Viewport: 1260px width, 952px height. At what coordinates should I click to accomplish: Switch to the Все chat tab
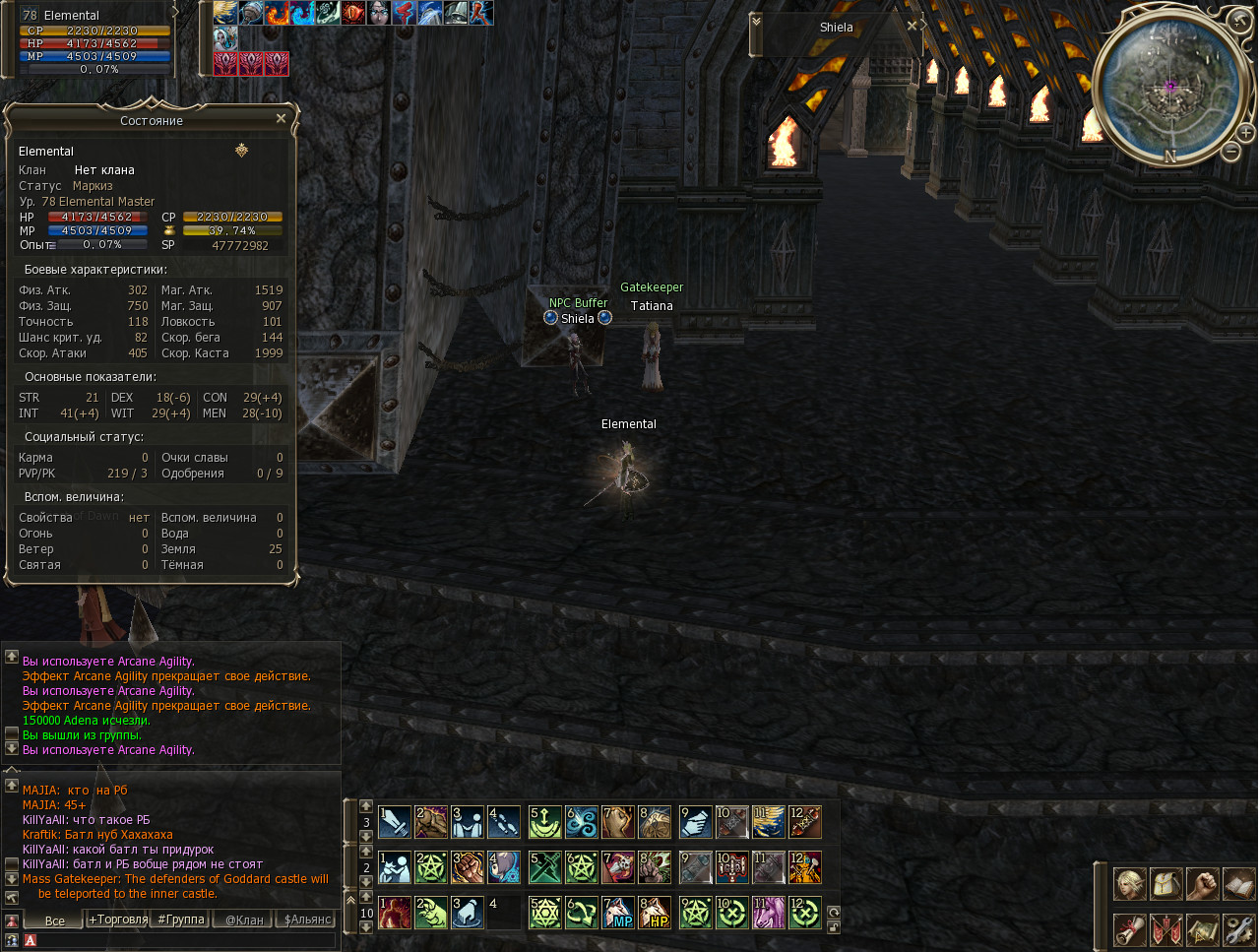(55, 920)
